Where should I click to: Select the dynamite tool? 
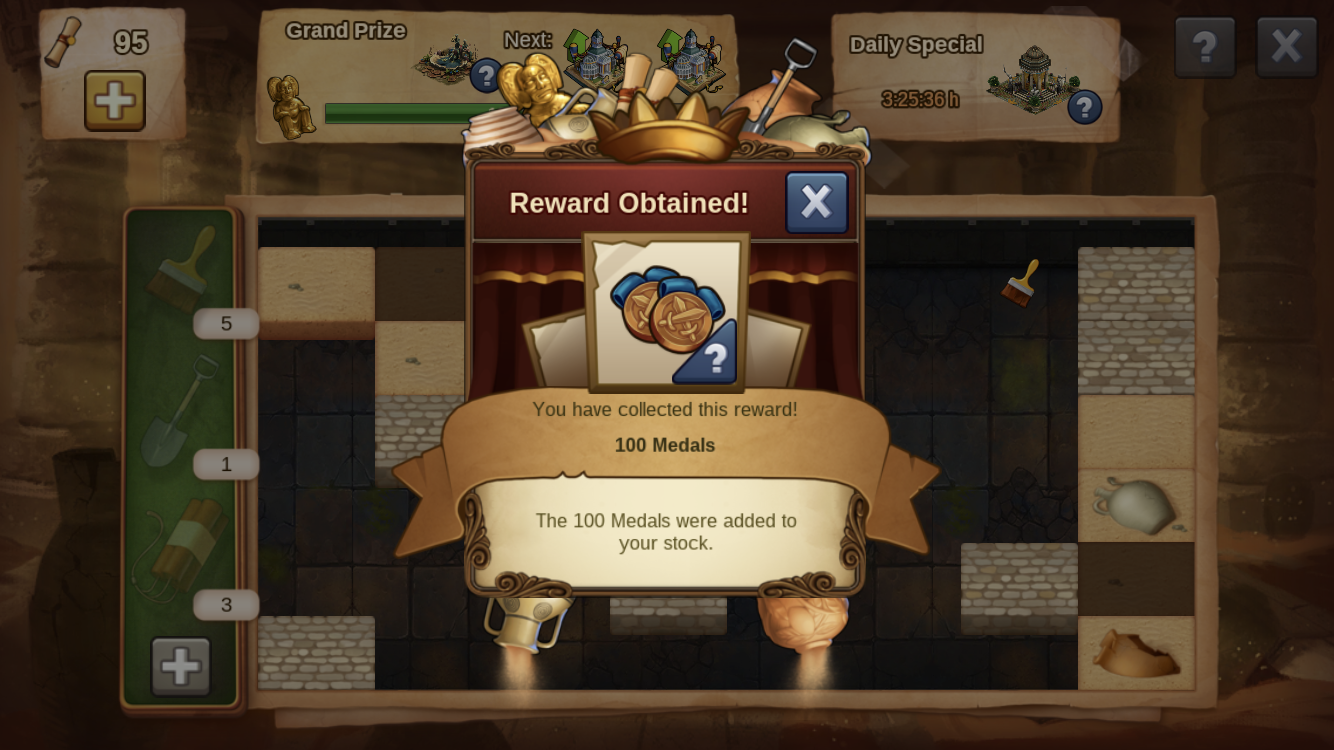point(182,550)
